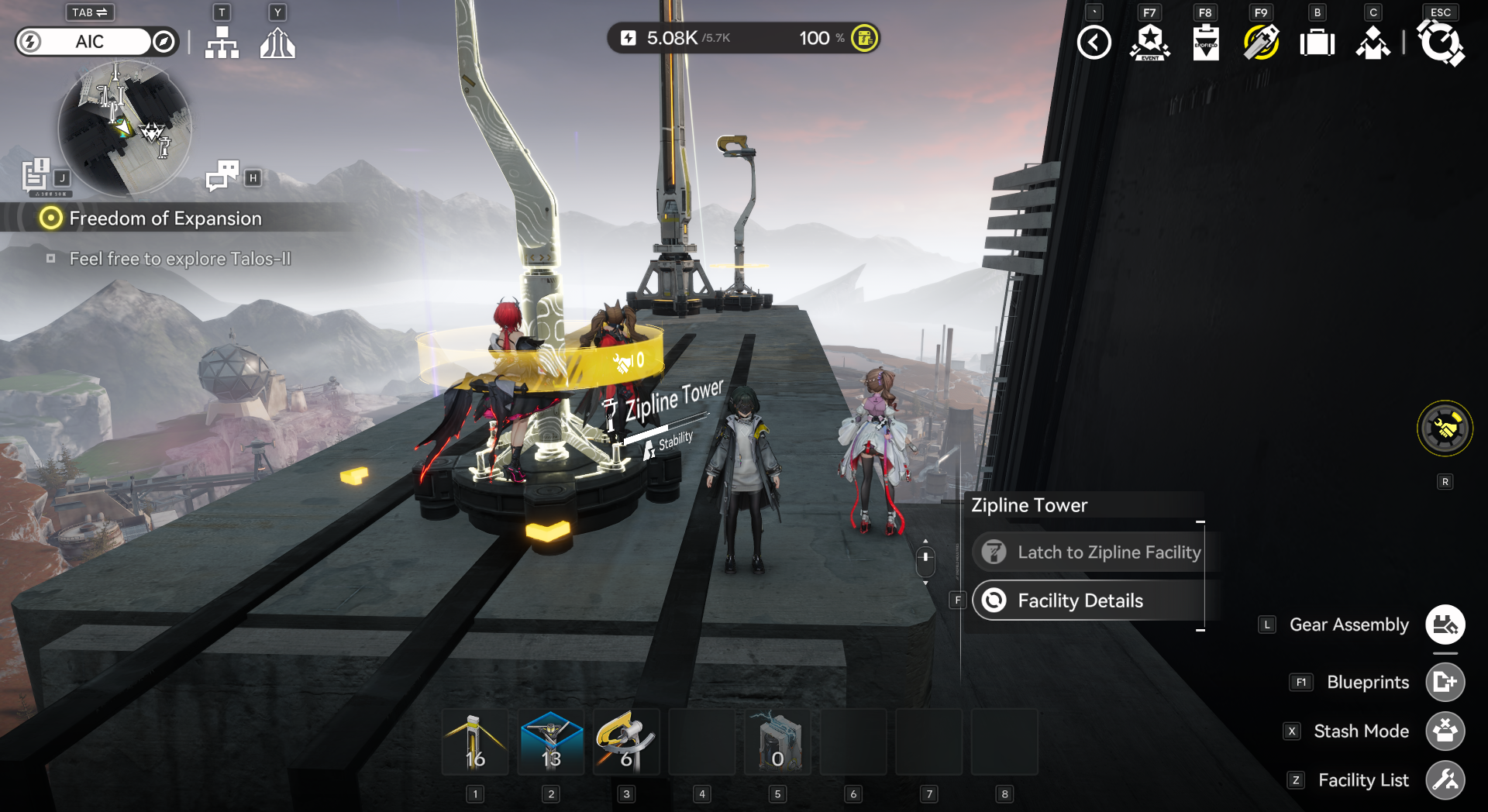Choose the blue-highlighted hotbar item with 13
The height and width of the screenshot is (812, 1488).
[x=551, y=742]
